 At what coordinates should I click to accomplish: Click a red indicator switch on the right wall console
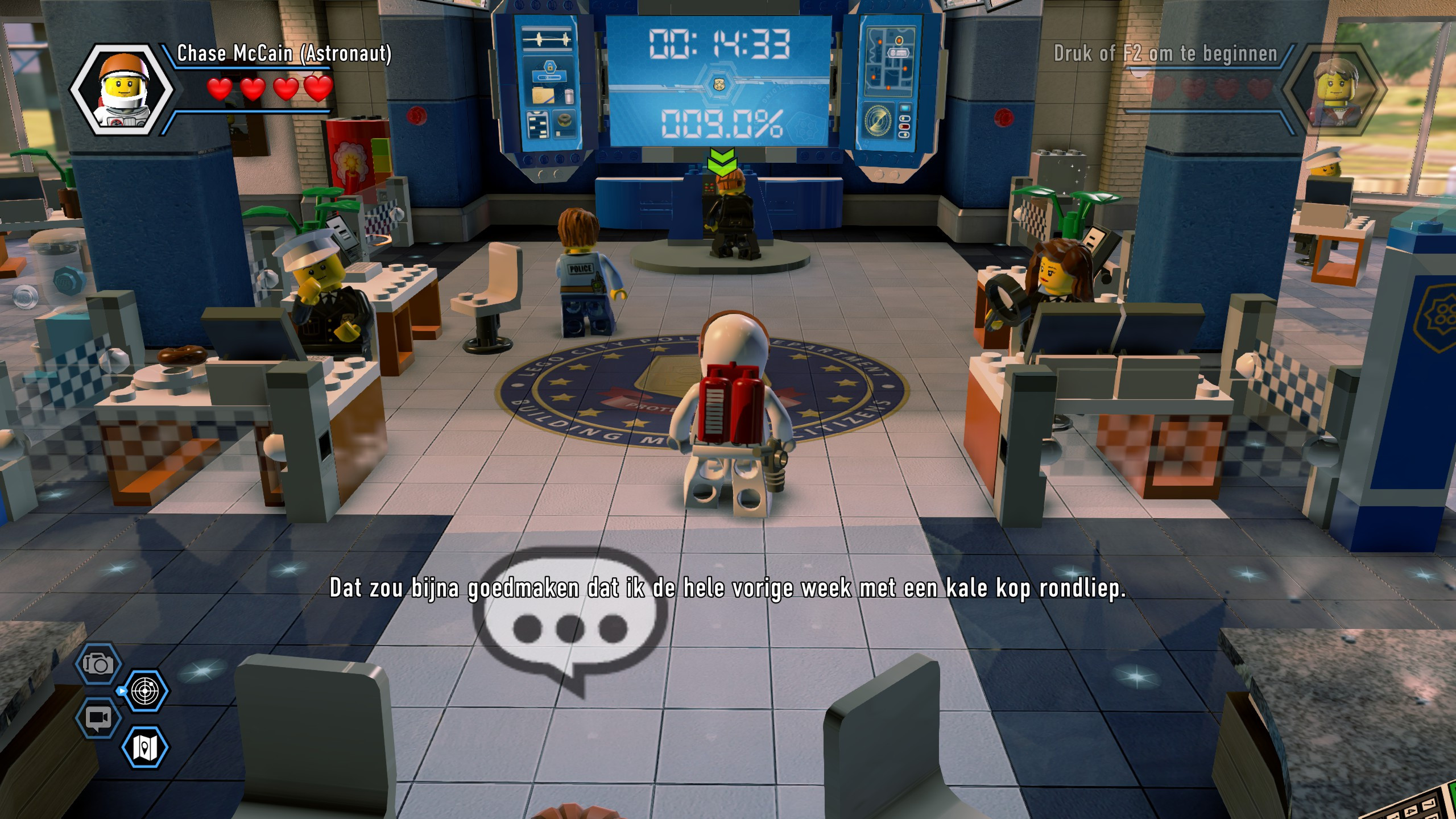pyautogui.click(x=904, y=127)
